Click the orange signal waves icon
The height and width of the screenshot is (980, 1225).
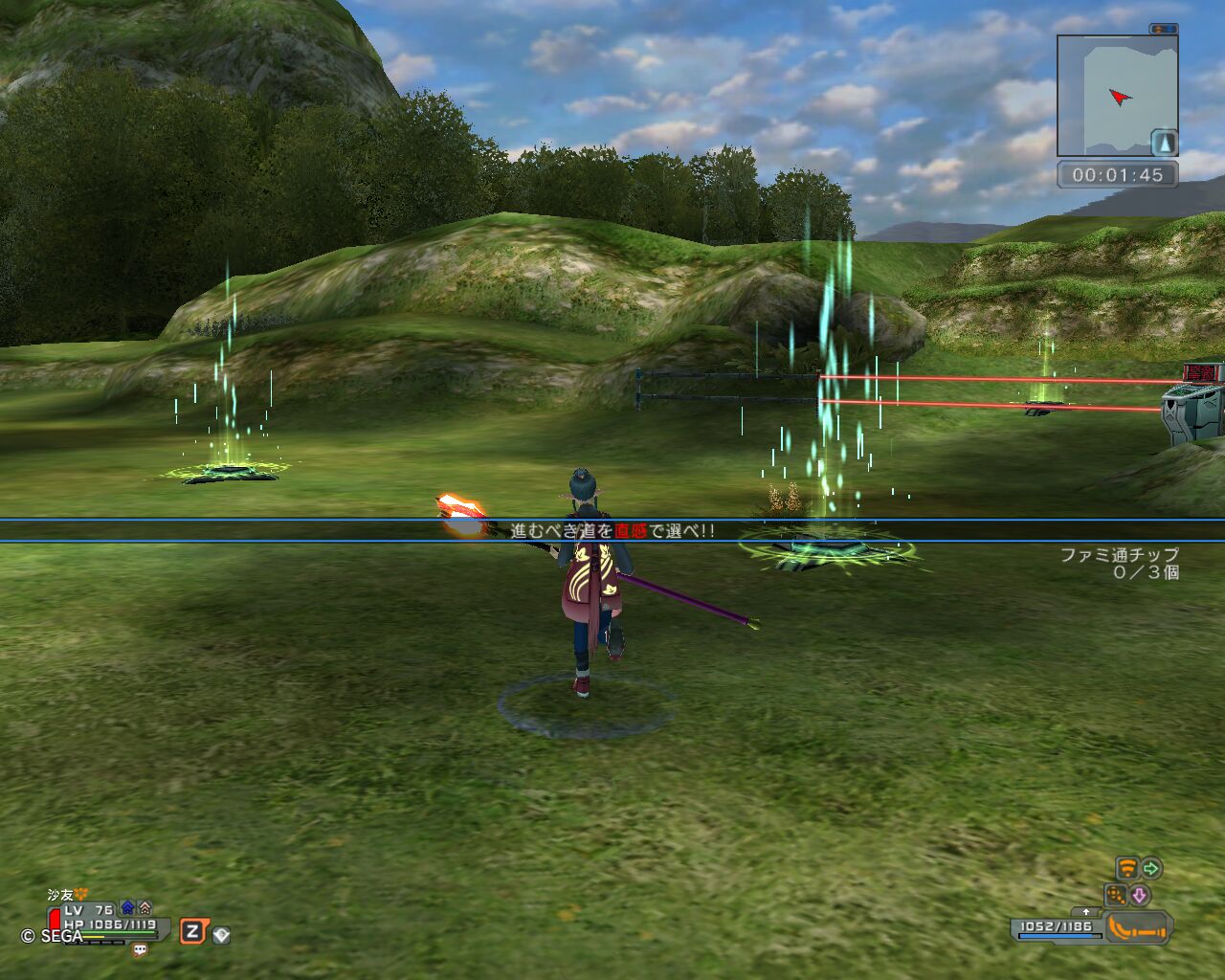tap(1127, 869)
